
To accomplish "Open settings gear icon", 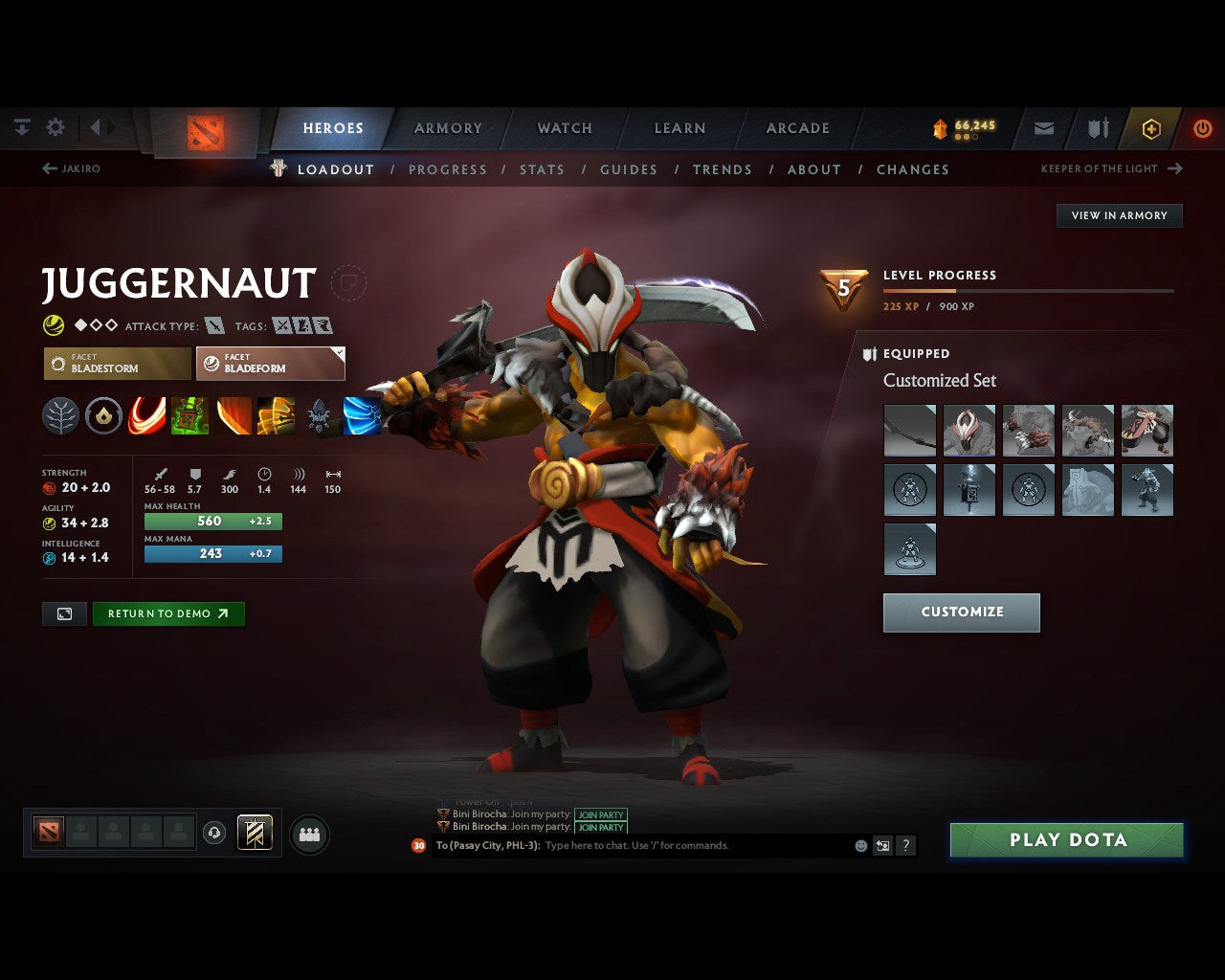I will pos(56,127).
